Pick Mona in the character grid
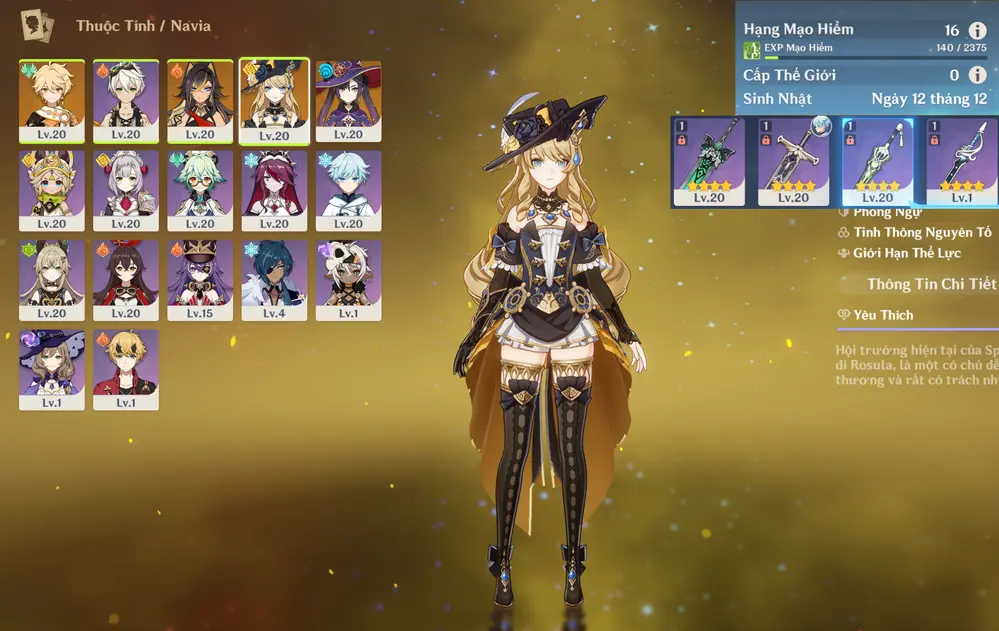This screenshot has width=999, height=631. [348, 100]
